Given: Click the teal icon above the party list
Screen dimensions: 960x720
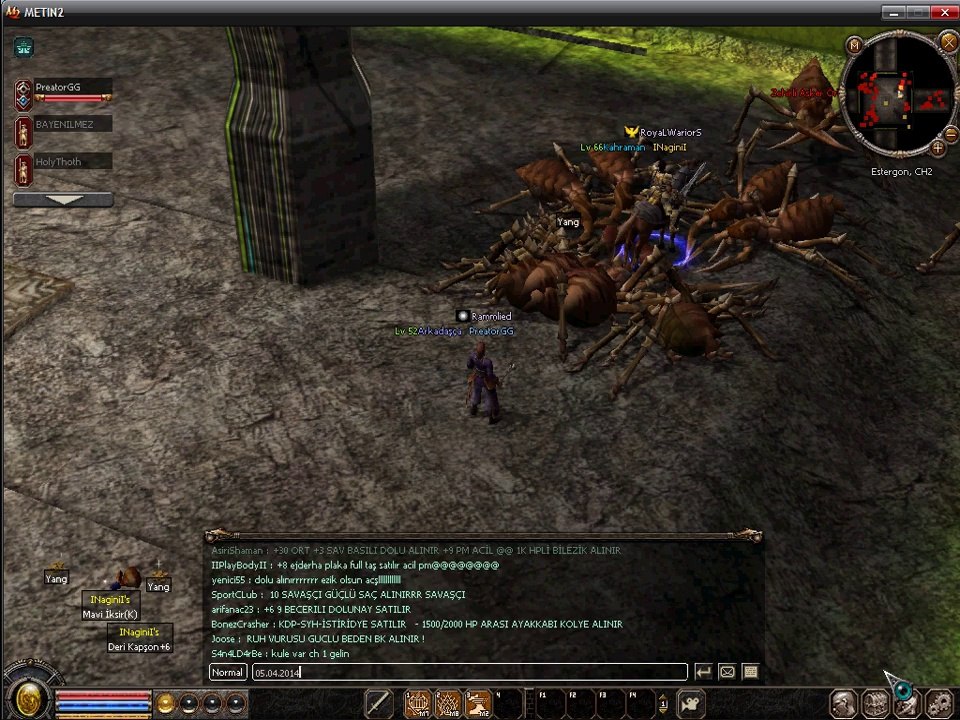Looking at the screenshot, I should pyautogui.click(x=24, y=46).
